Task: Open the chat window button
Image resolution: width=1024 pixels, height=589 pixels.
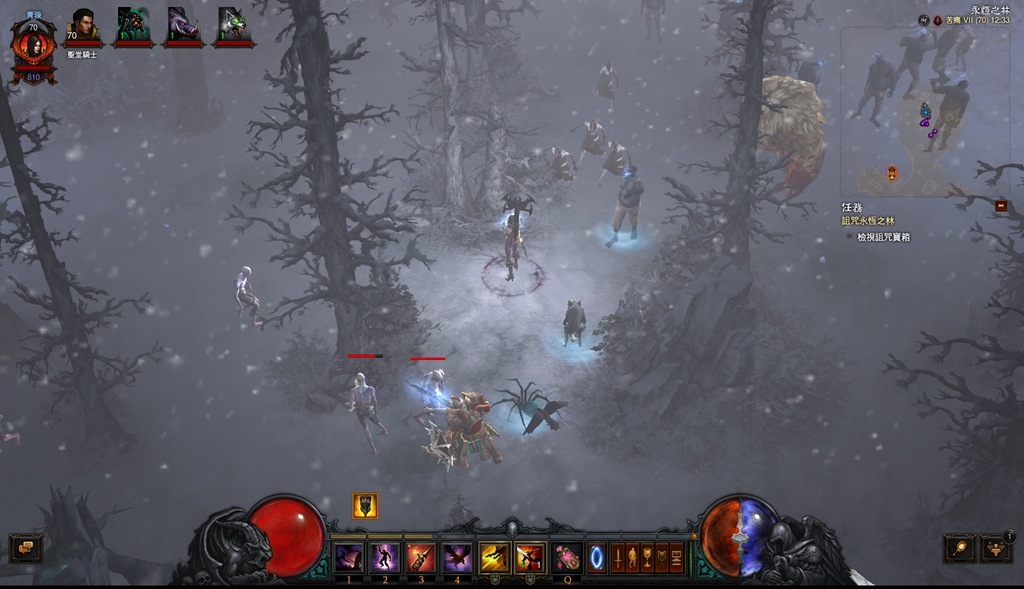Action: (25, 547)
